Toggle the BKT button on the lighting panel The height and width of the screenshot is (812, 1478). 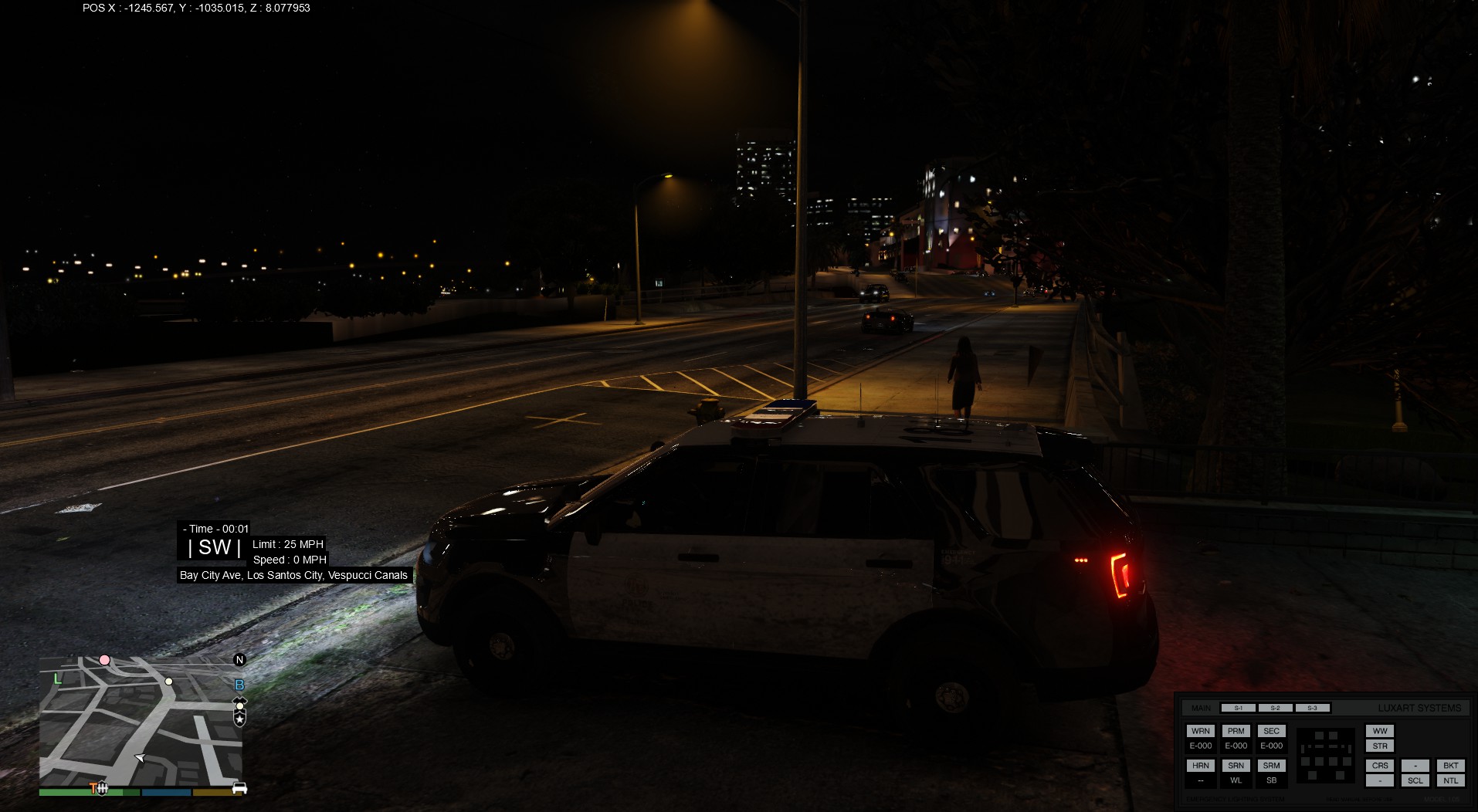pos(1450,766)
